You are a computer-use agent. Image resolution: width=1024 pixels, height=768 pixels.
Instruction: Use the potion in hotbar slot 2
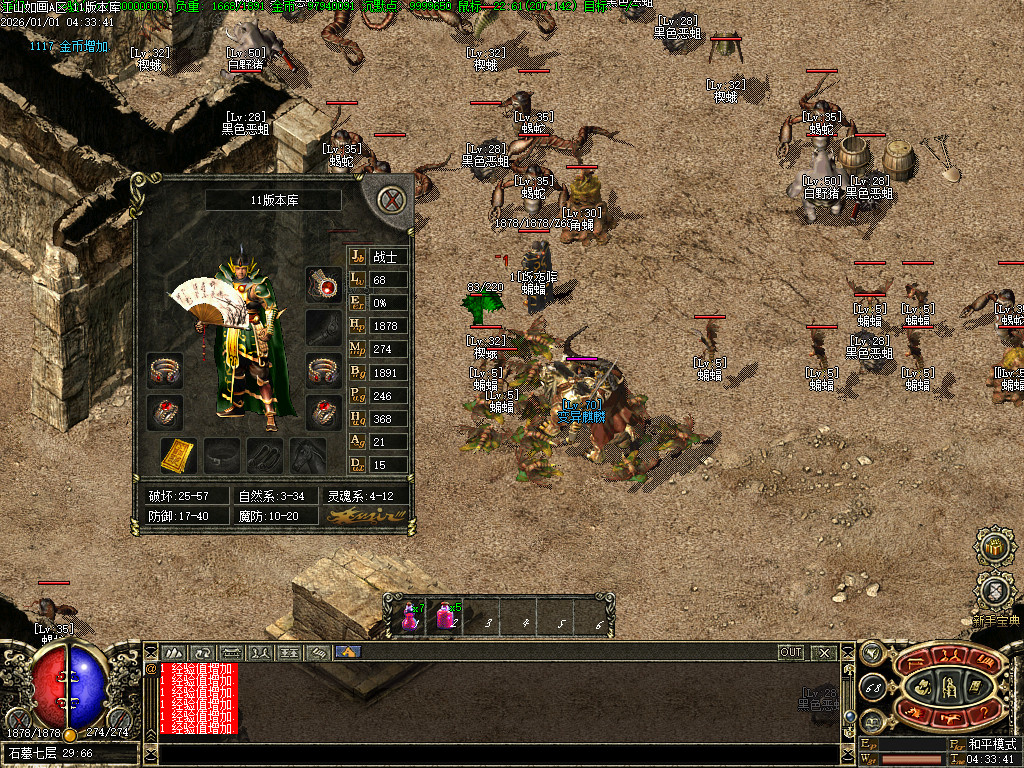click(x=445, y=616)
